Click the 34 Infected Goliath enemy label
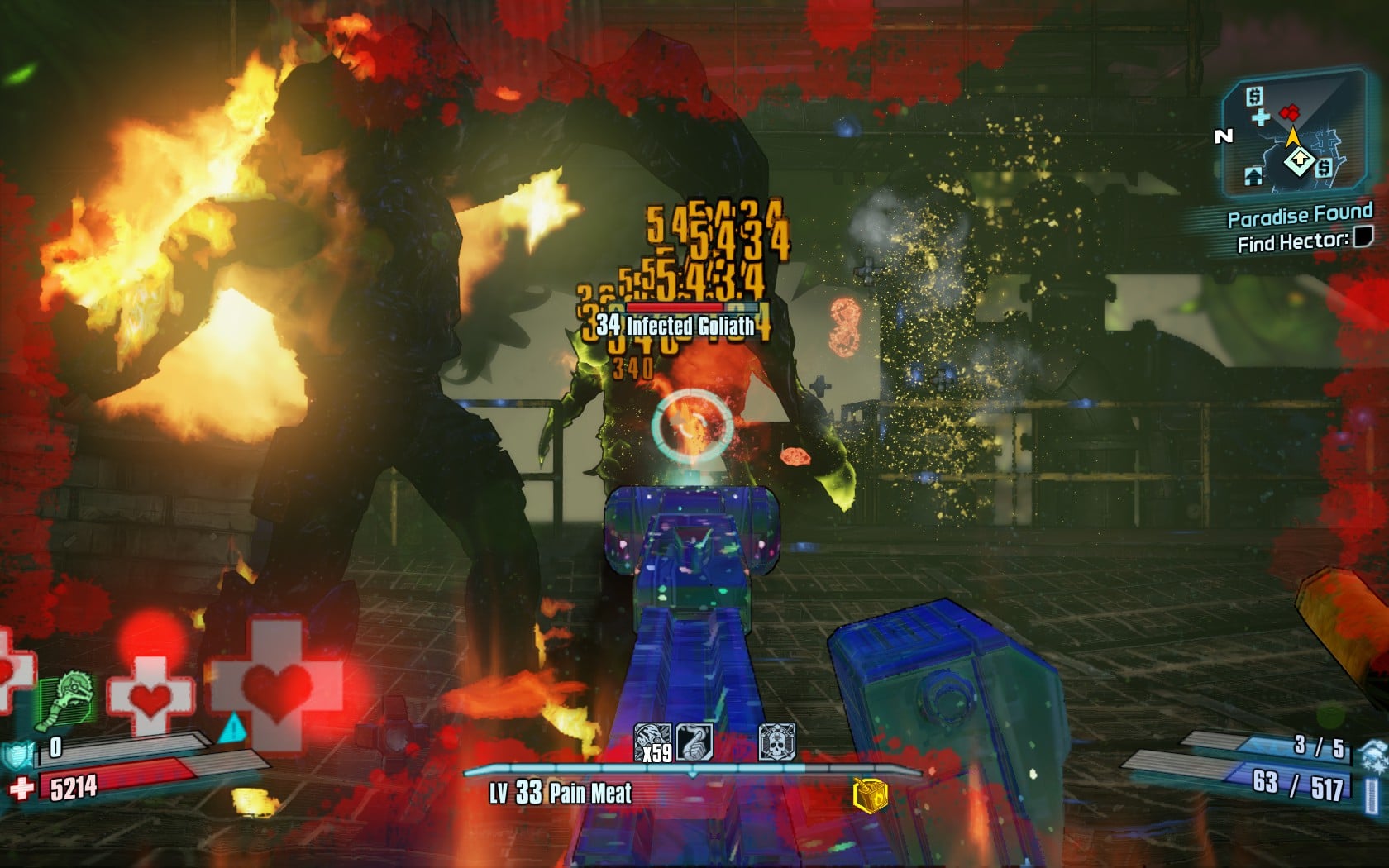 (x=675, y=326)
